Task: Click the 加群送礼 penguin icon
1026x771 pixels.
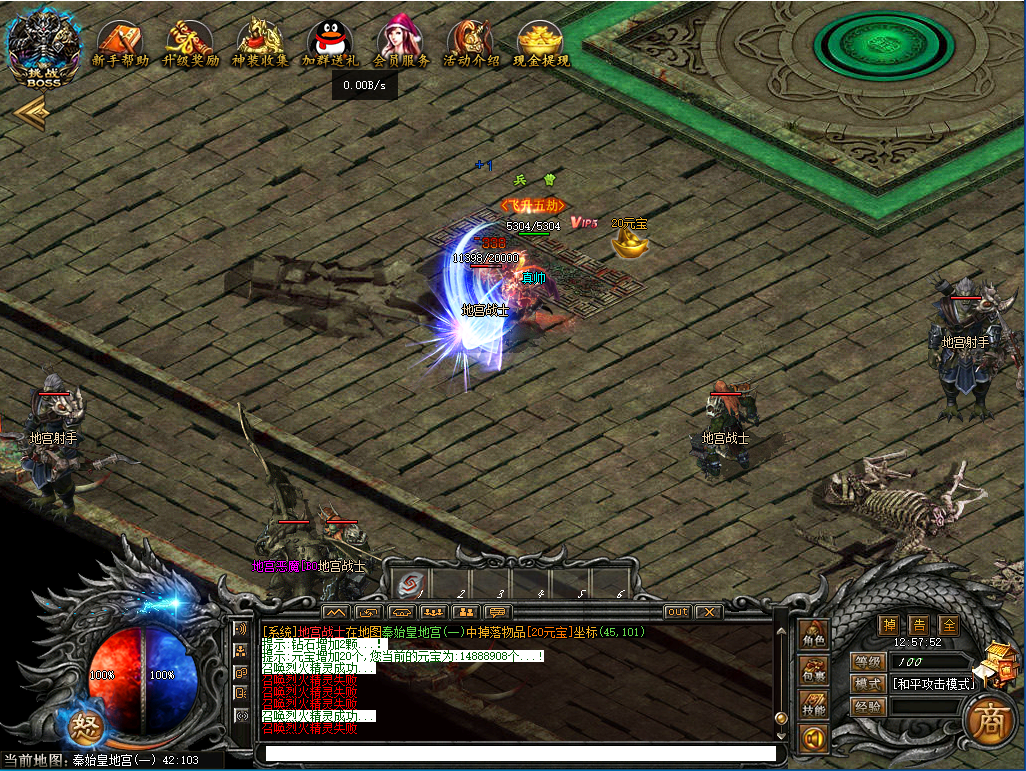Action: [x=330, y=43]
